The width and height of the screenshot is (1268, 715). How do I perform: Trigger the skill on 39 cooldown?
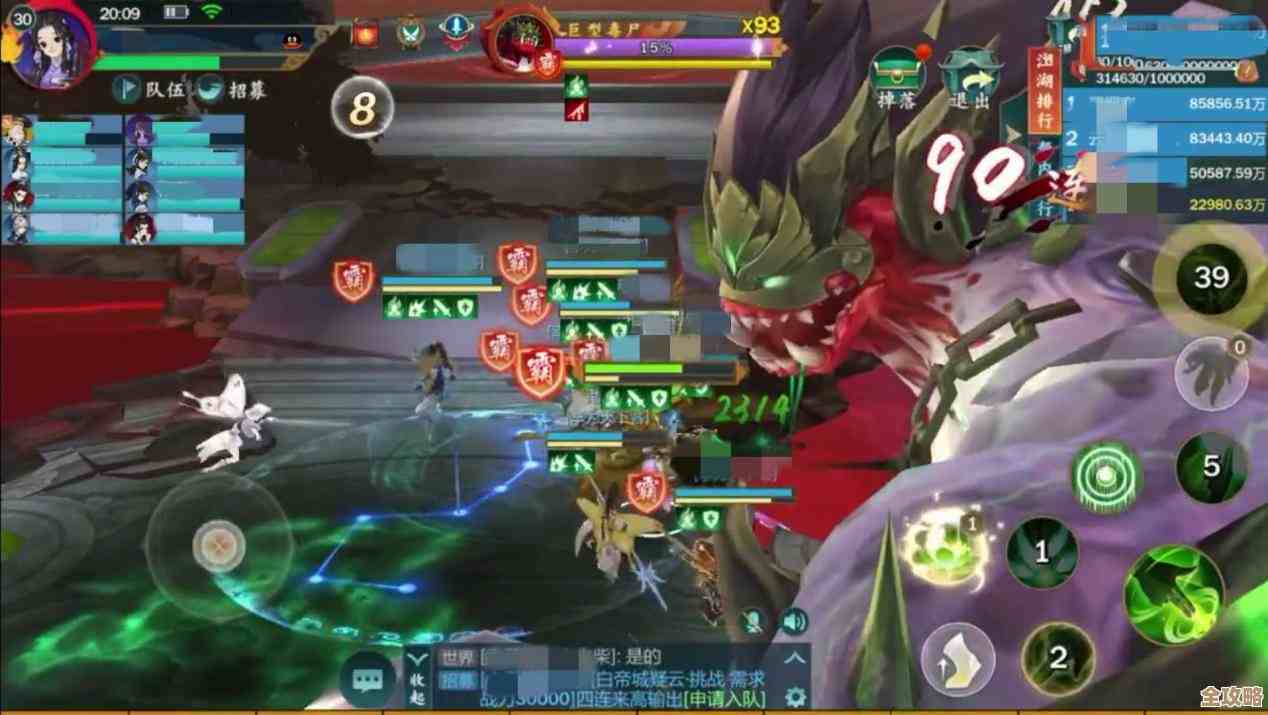click(x=1211, y=277)
